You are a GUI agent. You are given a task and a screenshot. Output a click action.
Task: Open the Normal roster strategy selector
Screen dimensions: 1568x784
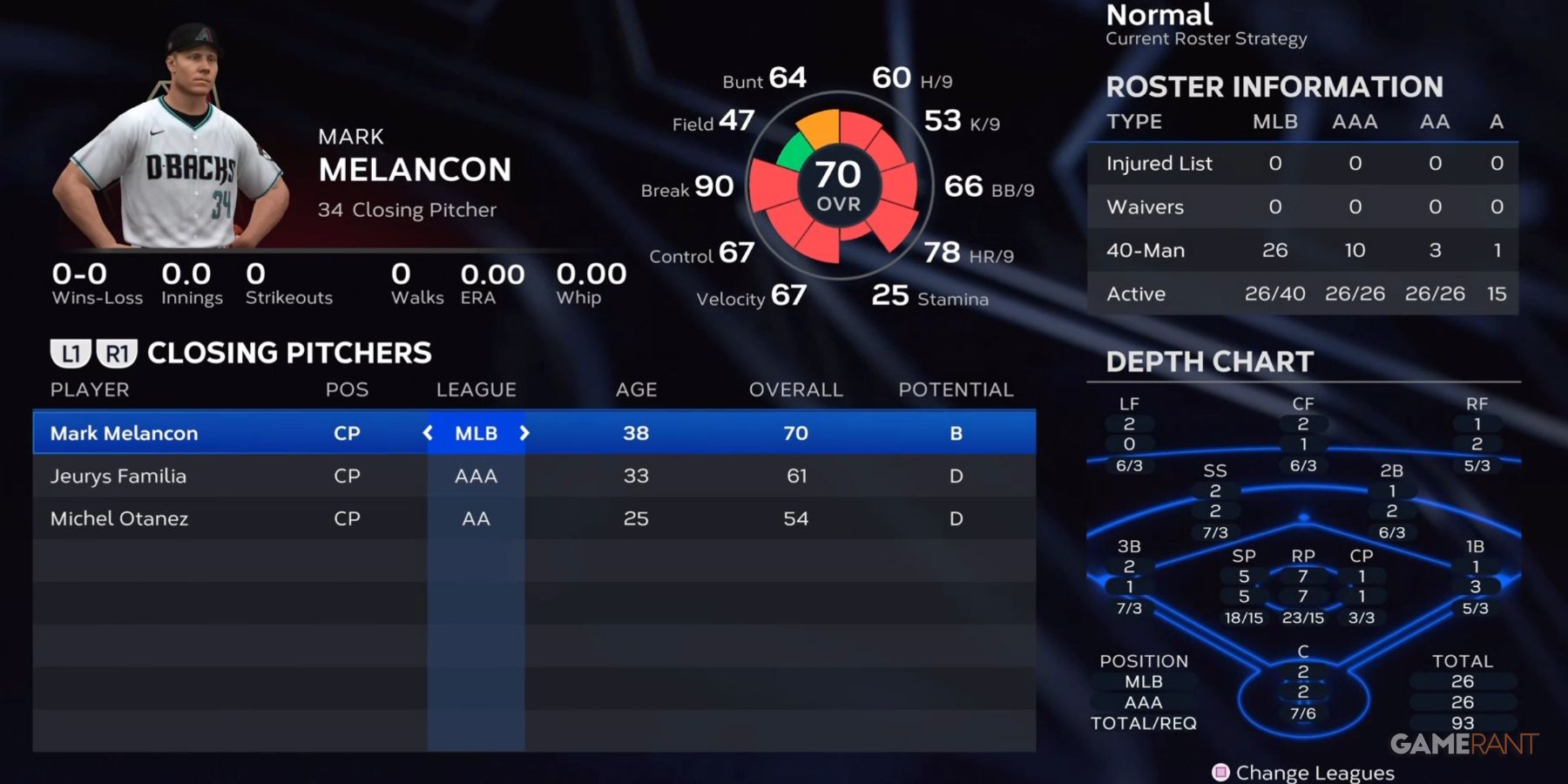click(x=1159, y=15)
